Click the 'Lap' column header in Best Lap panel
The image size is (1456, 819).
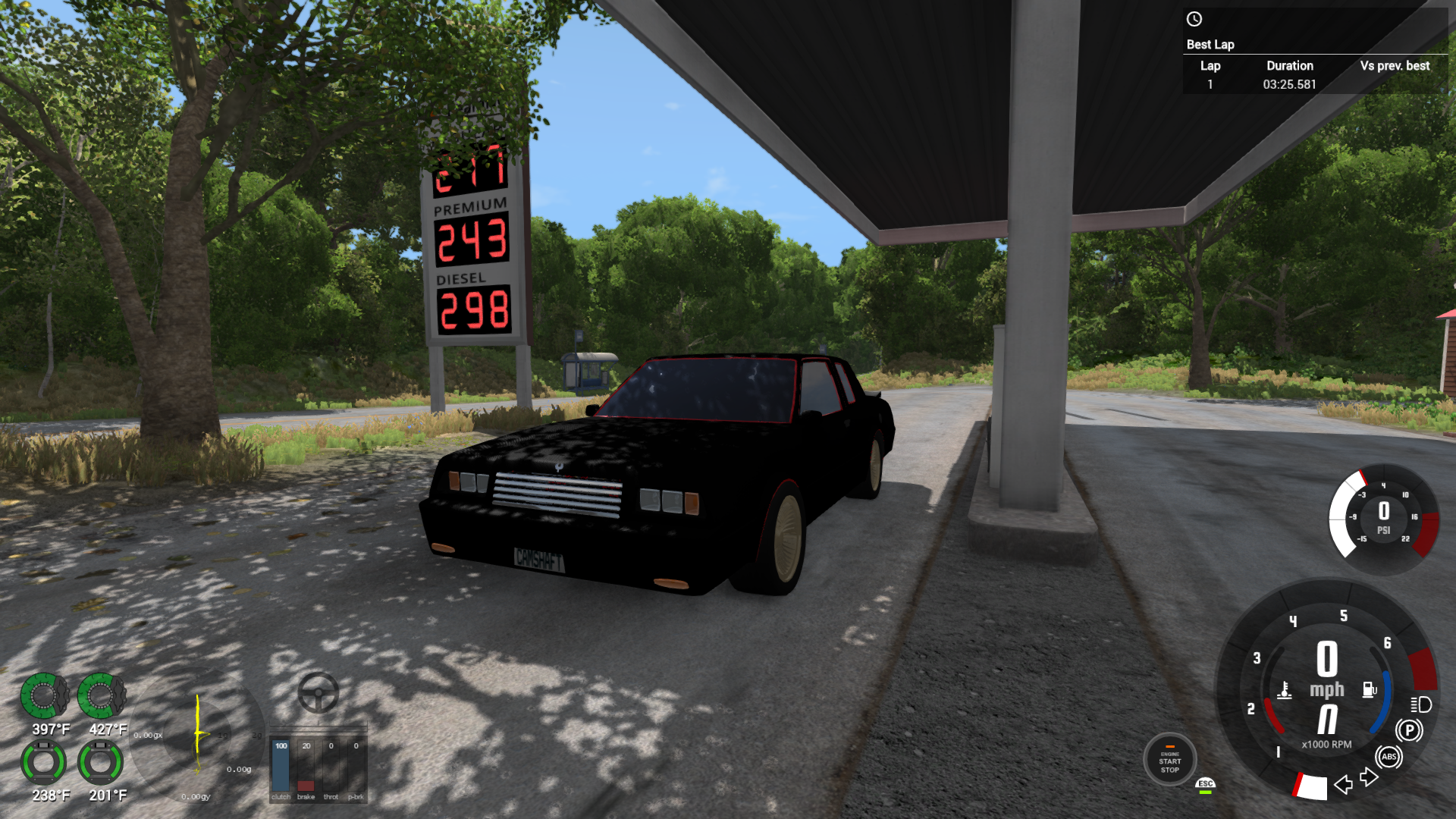tap(1210, 66)
